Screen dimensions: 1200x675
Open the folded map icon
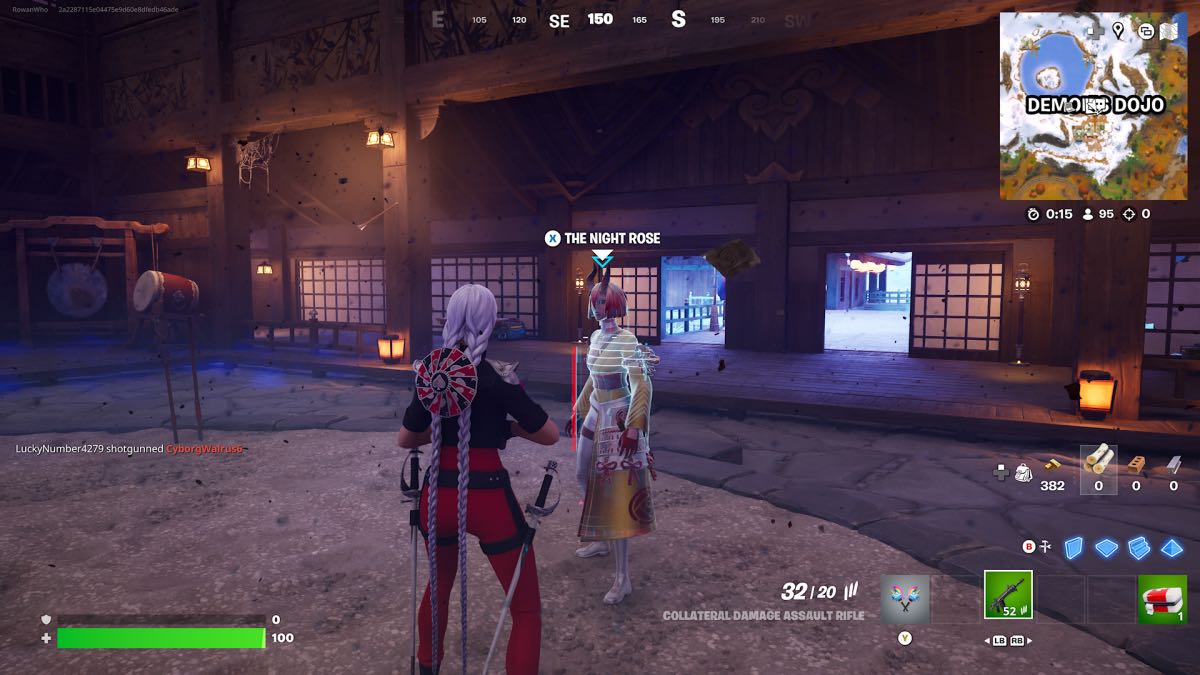point(1167,30)
